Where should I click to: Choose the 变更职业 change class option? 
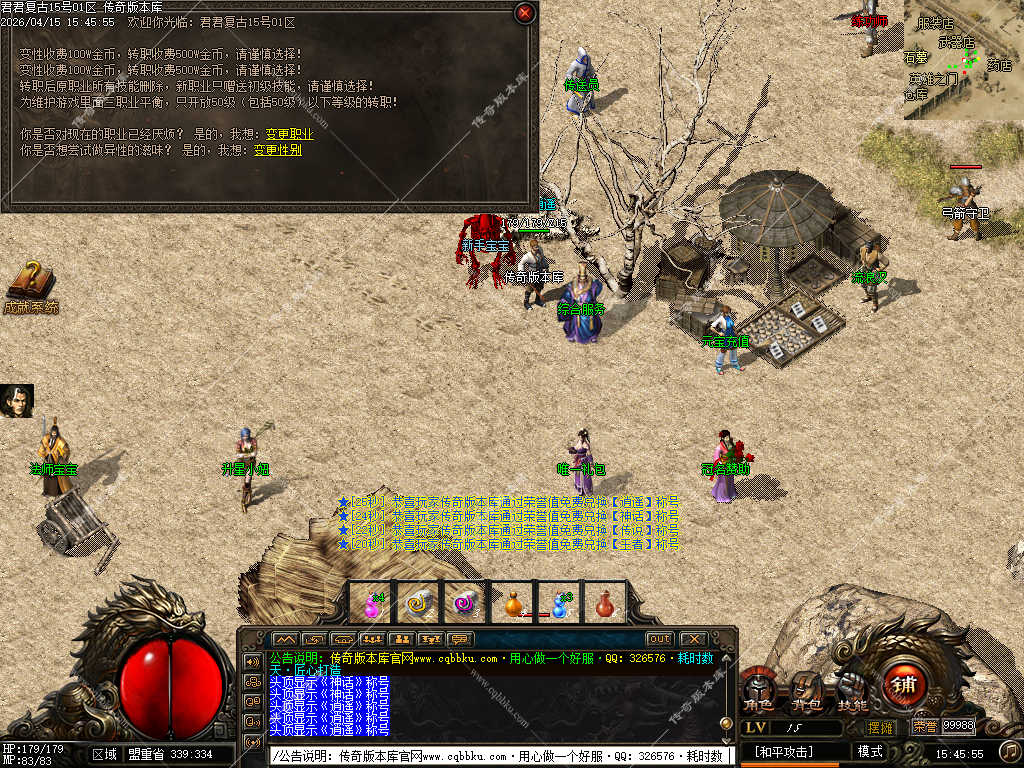[289, 134]
